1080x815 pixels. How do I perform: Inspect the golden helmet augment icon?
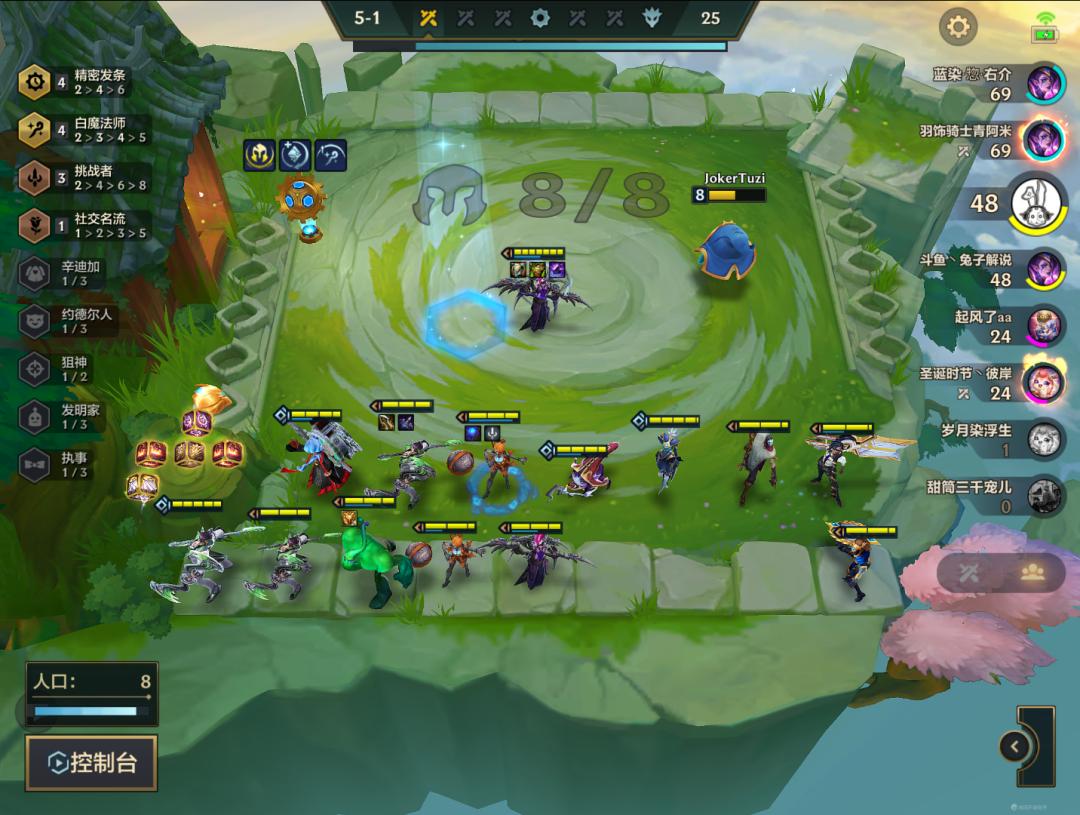point(259,155)
